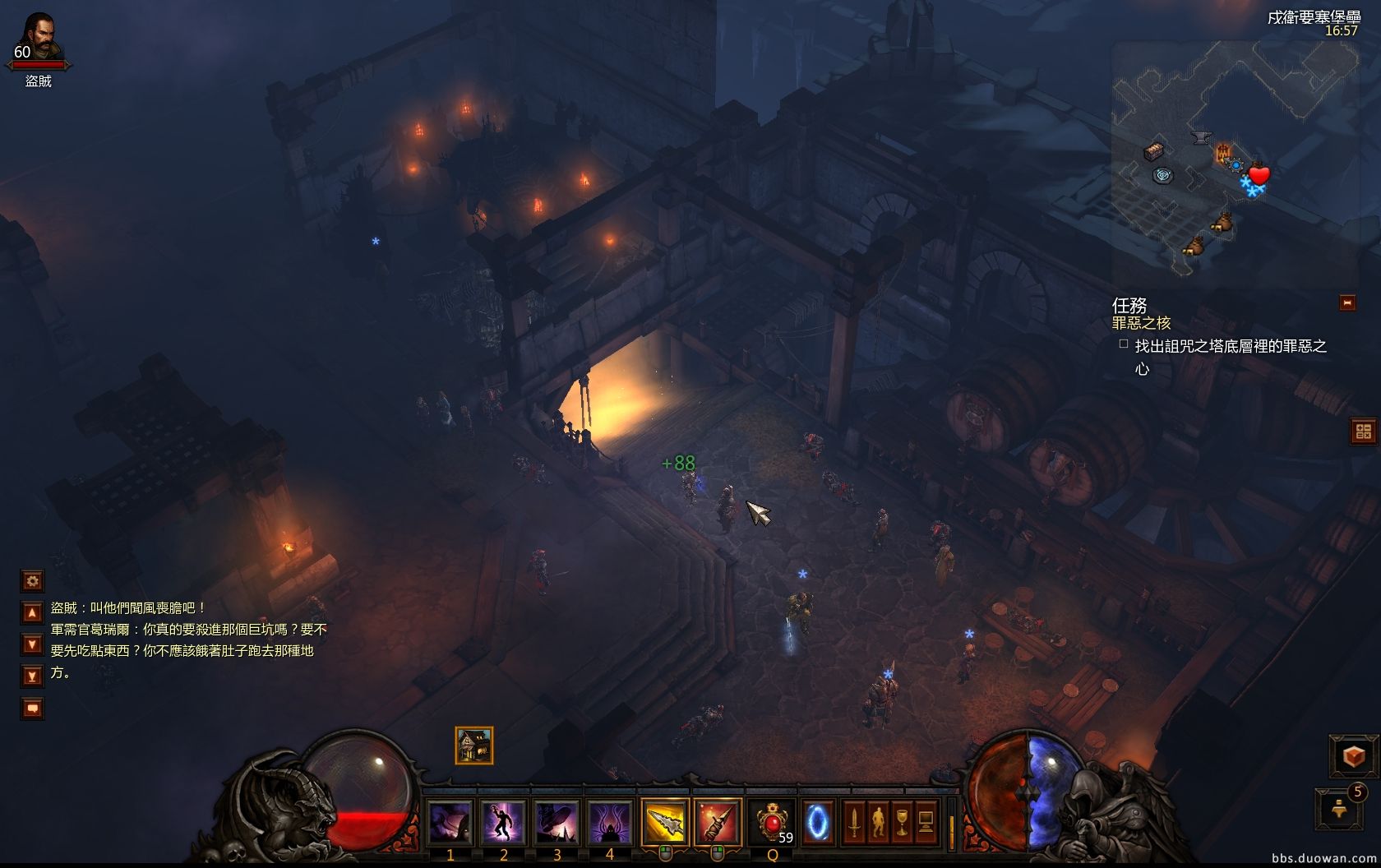Select the yellow spearhead primary attack skill
Viewport: 1381px width, 868px height.
click(664, 821)
